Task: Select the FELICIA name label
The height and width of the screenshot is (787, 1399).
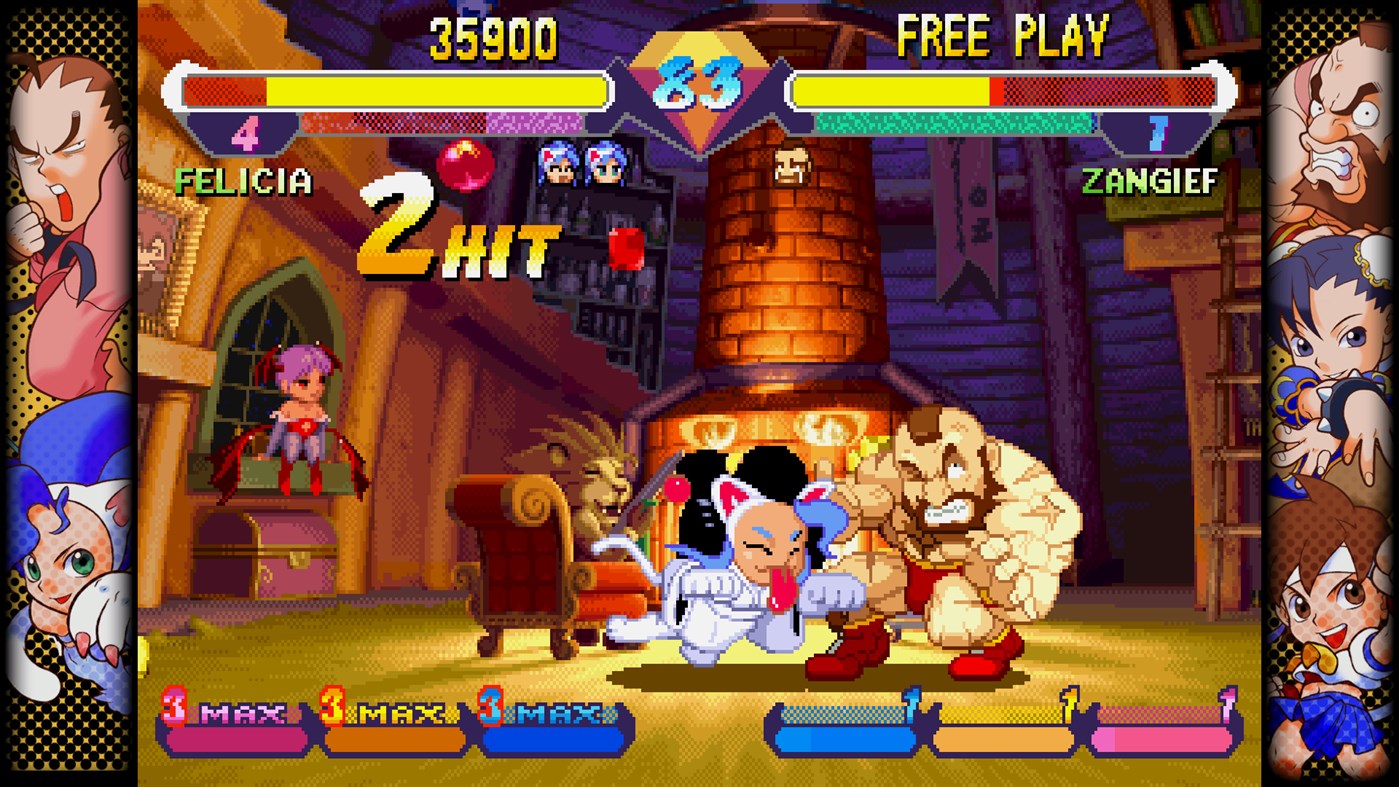Action: [x=245, y=183]
